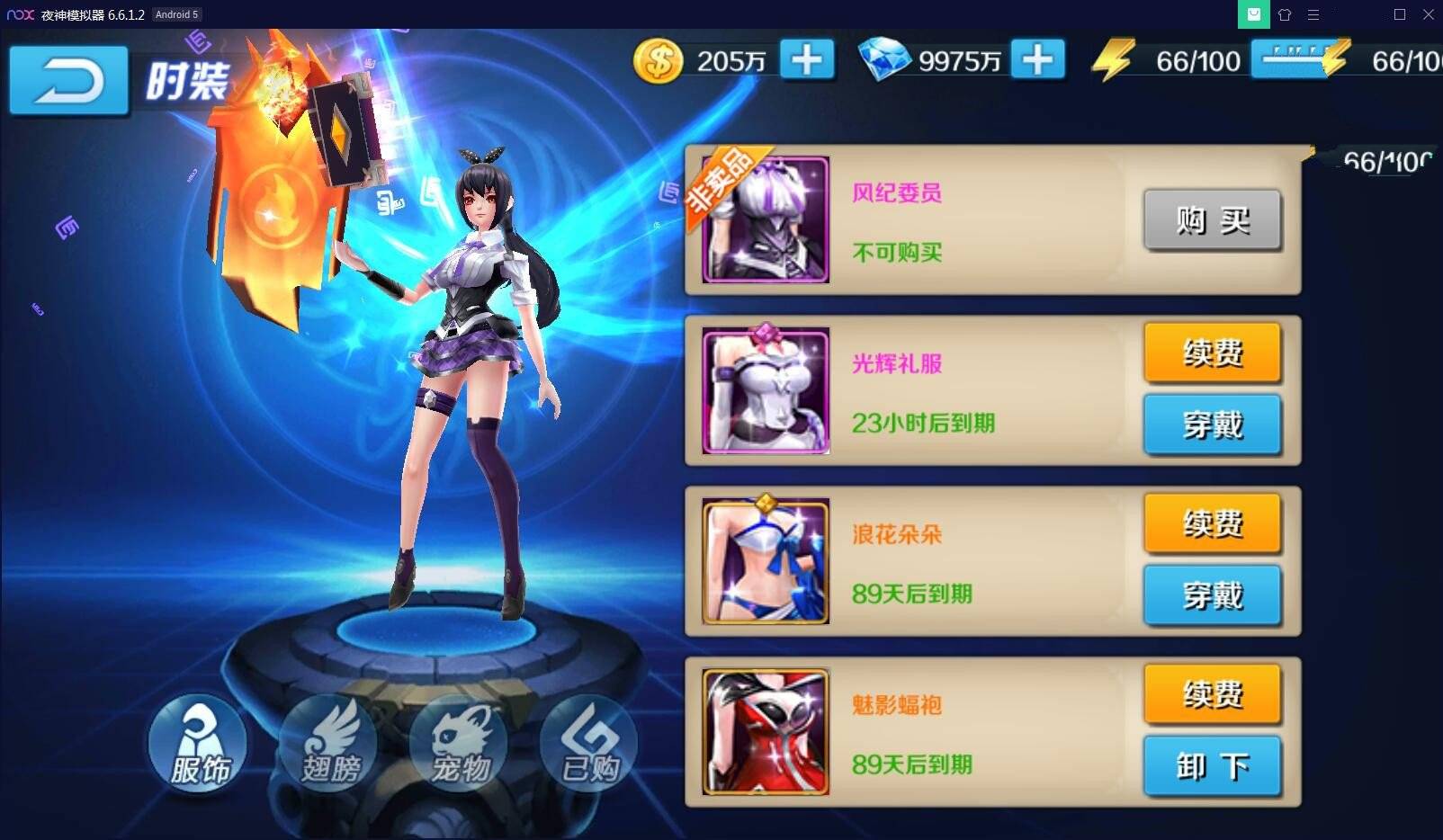
Task: Click the back arrow to exit fashion screen
Action: coord(67,81)
